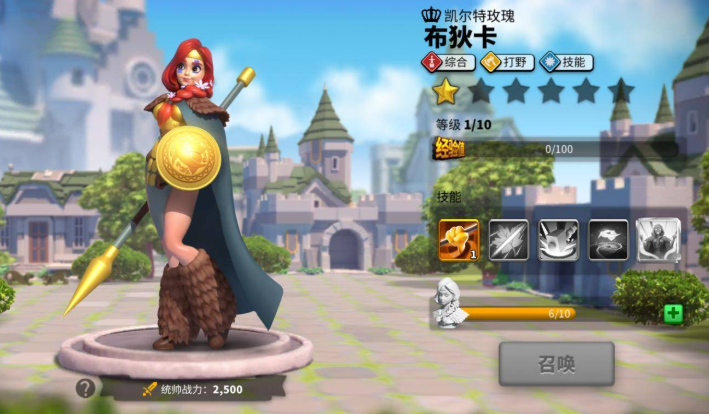Add sculptures with the green plus button
This screenshot has height=414, width=709.
(673, 314)
